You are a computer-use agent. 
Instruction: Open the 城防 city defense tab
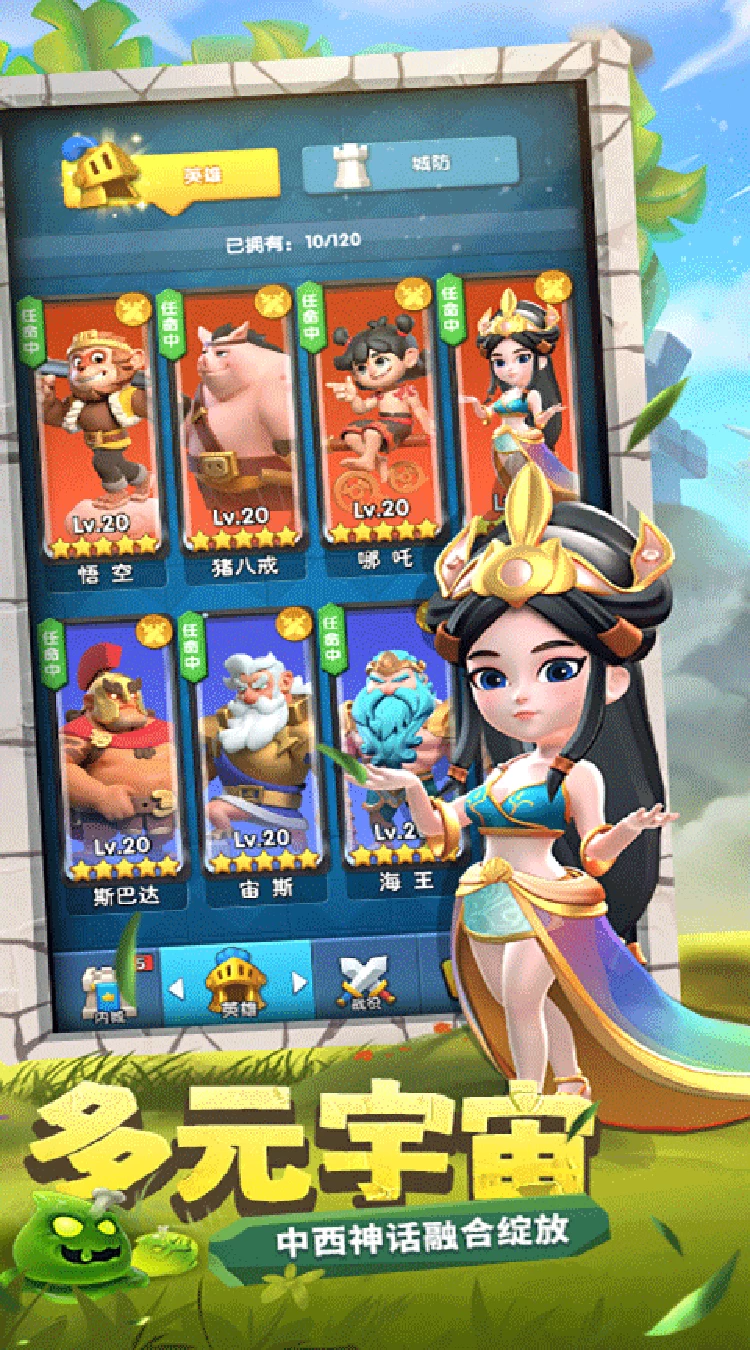coord(410,164)
